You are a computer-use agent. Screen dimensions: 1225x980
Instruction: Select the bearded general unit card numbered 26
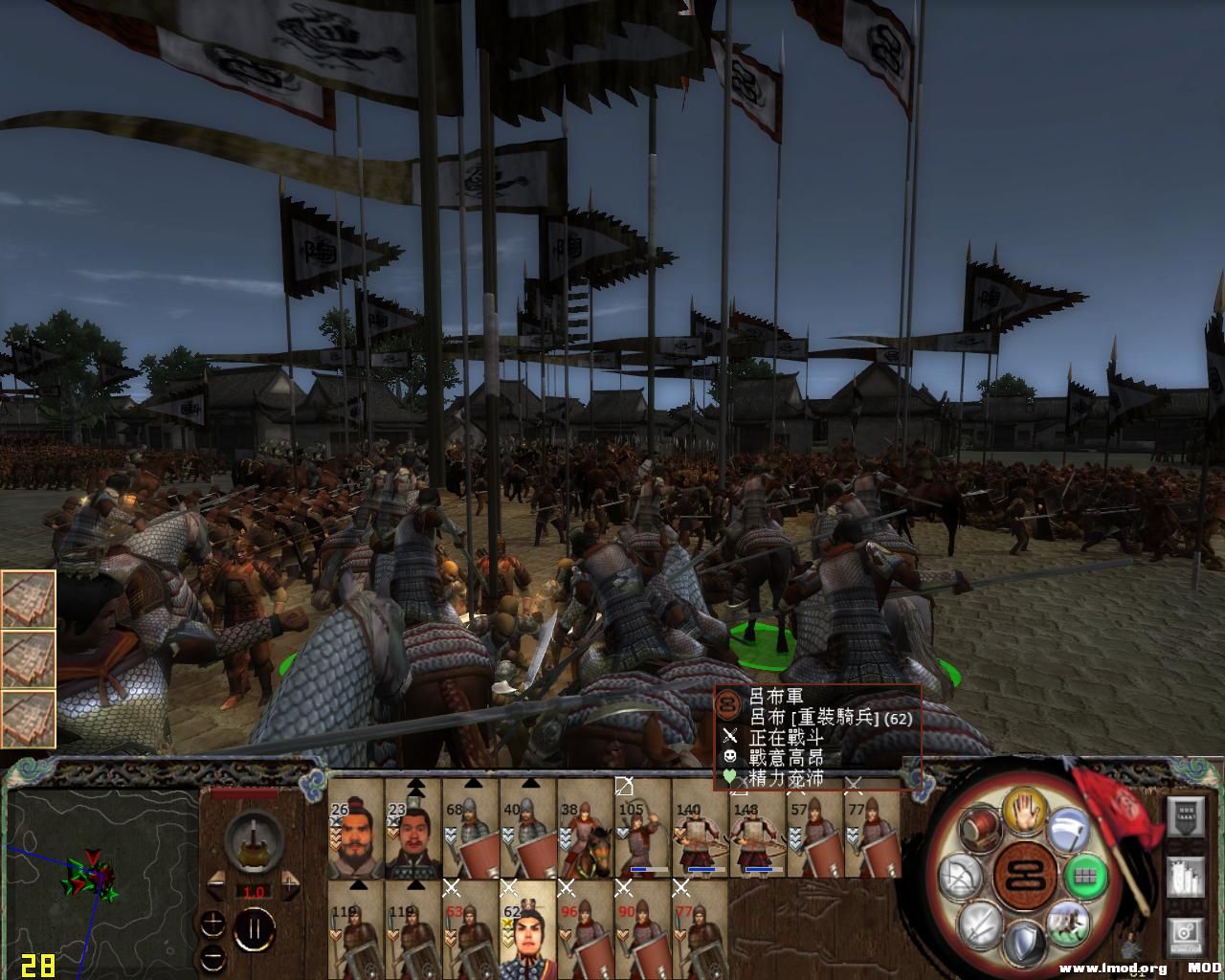point(356,829)
